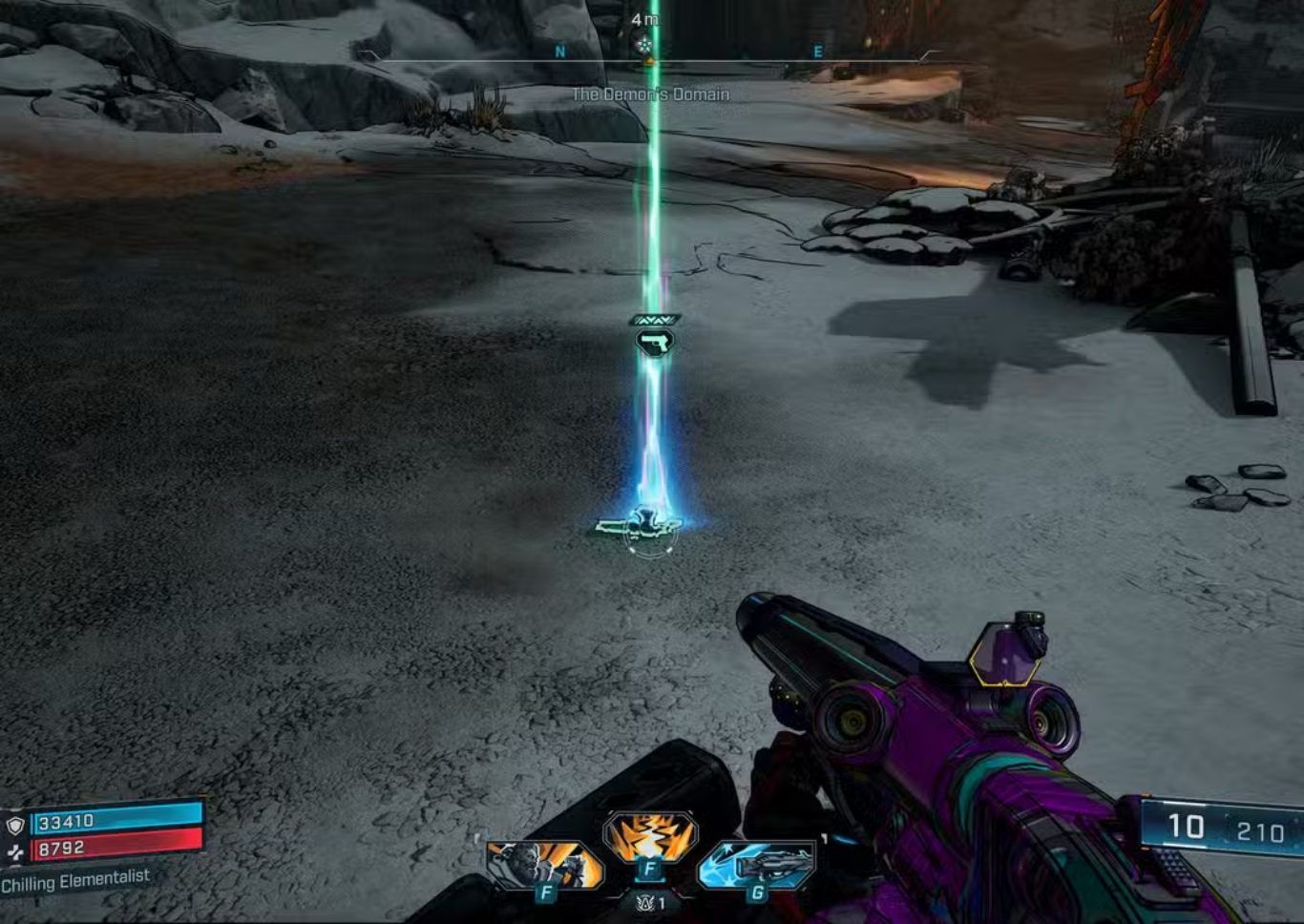The height and width of the screenshot is (924, 1304).
Task: Click the compass bar's N heading
Action: [560, 52]
